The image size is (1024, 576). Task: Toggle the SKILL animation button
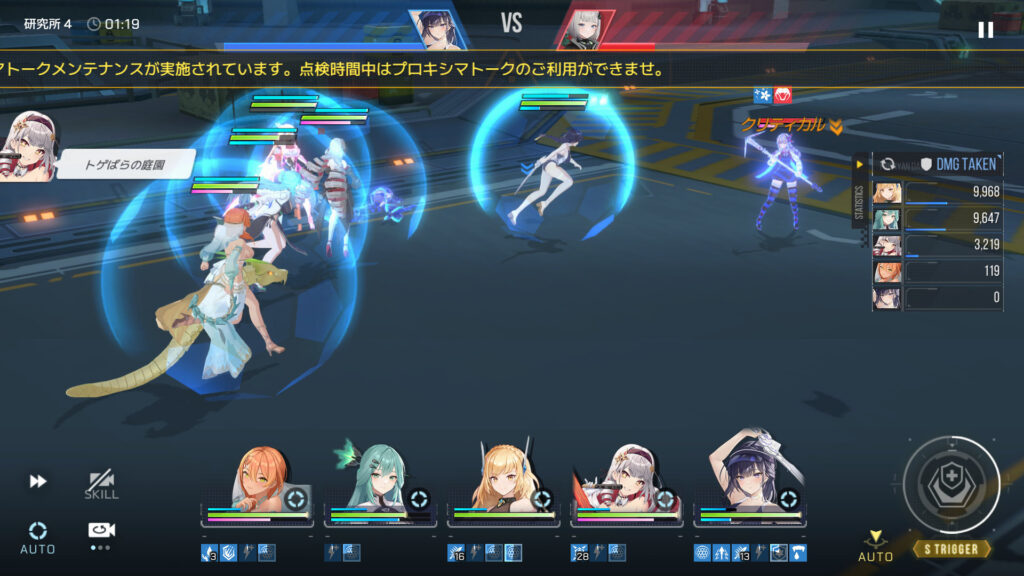pyautogui.click(x=101, y=485)
